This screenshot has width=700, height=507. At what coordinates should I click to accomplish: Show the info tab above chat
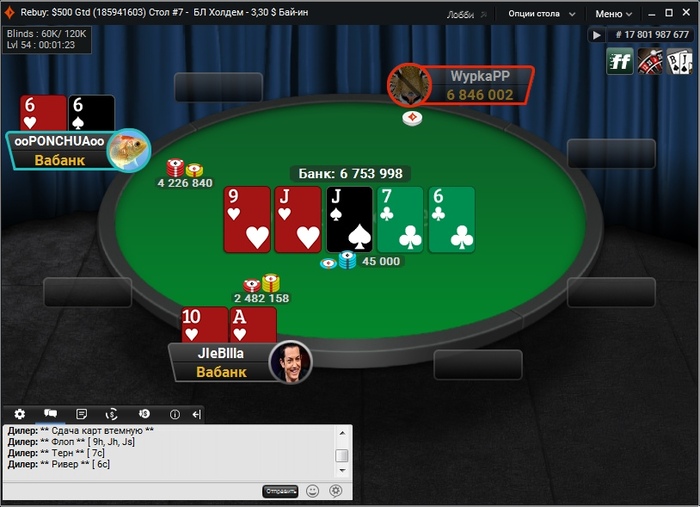click(x=174, y=414)
